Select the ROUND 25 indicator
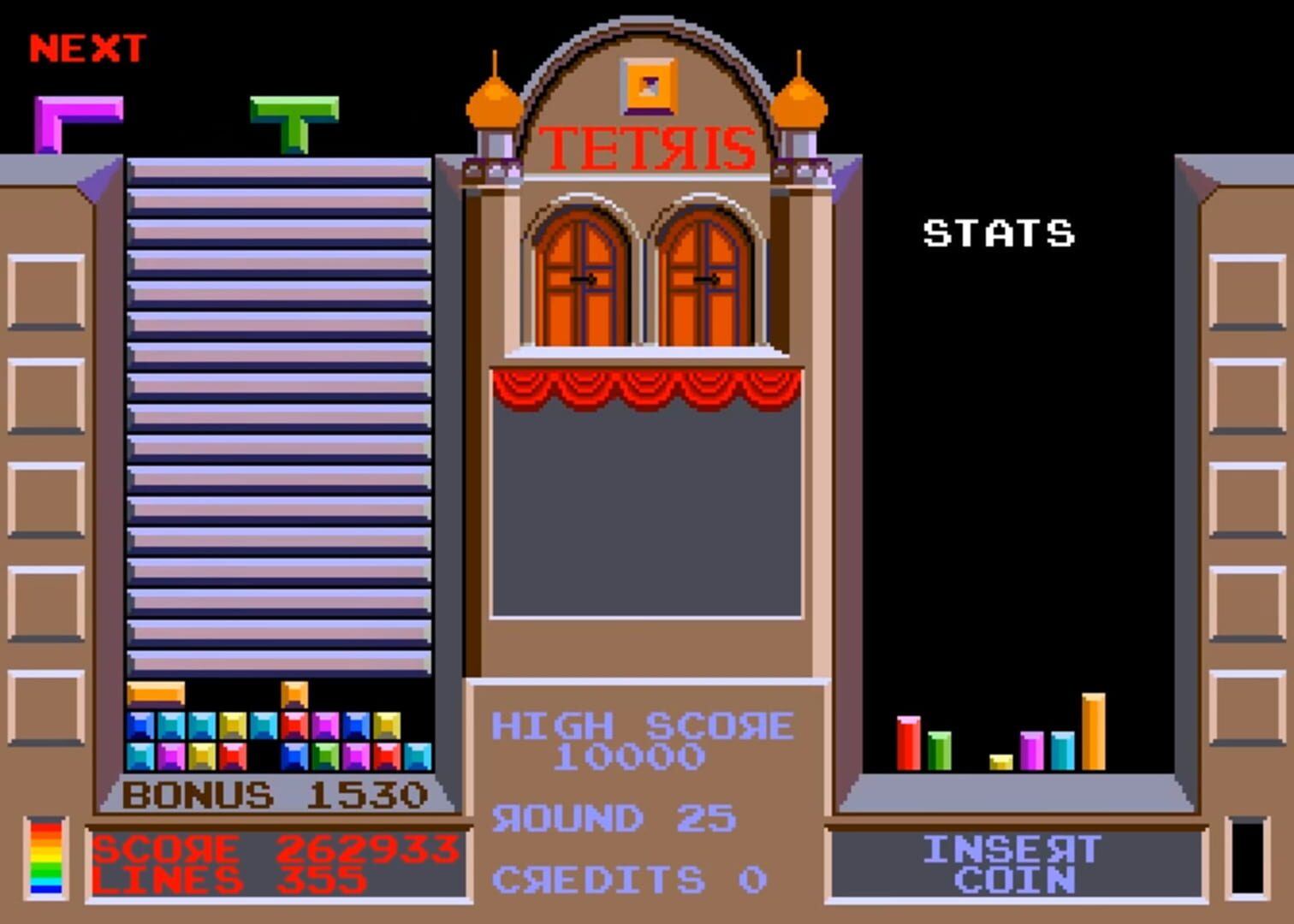 pos(614,817)
